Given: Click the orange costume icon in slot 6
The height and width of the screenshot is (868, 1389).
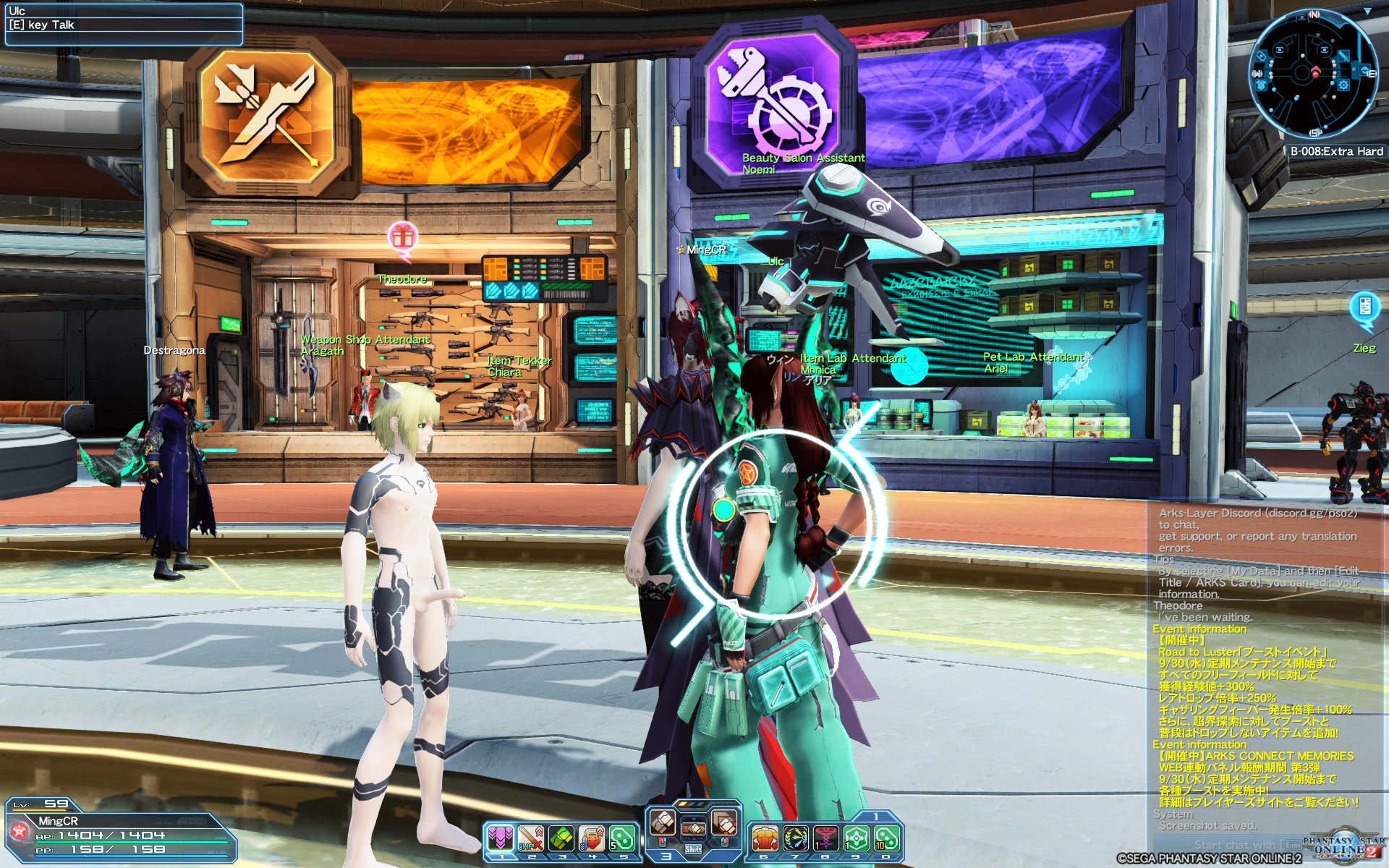Looking at the screenshot, I should click(x=765, y=837).
